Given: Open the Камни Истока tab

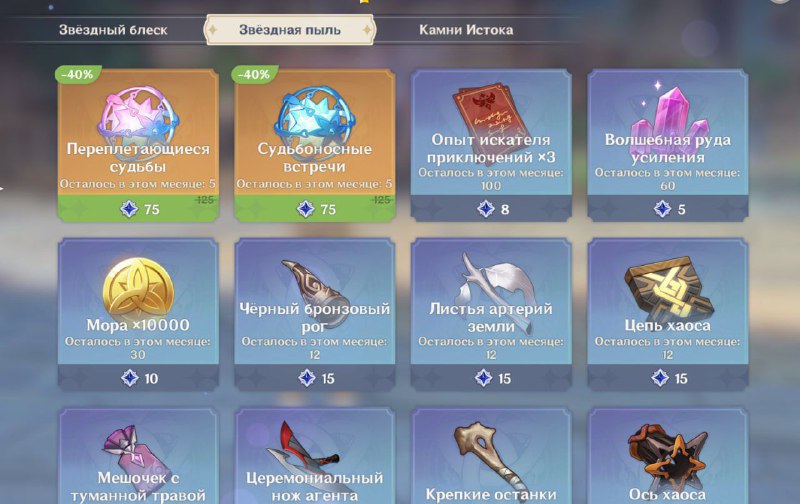Looking at the screenshot, I should [x=466, y=30].
